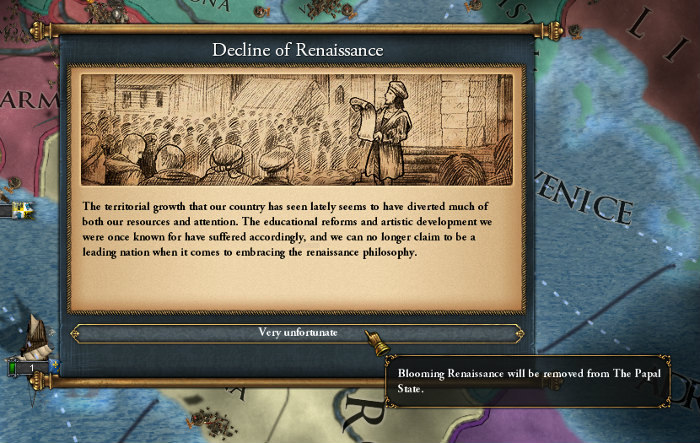The height and width of the screenshot is (443, 700).
Task: Choose the "Very unfortunate" event option
Action: 296,333
